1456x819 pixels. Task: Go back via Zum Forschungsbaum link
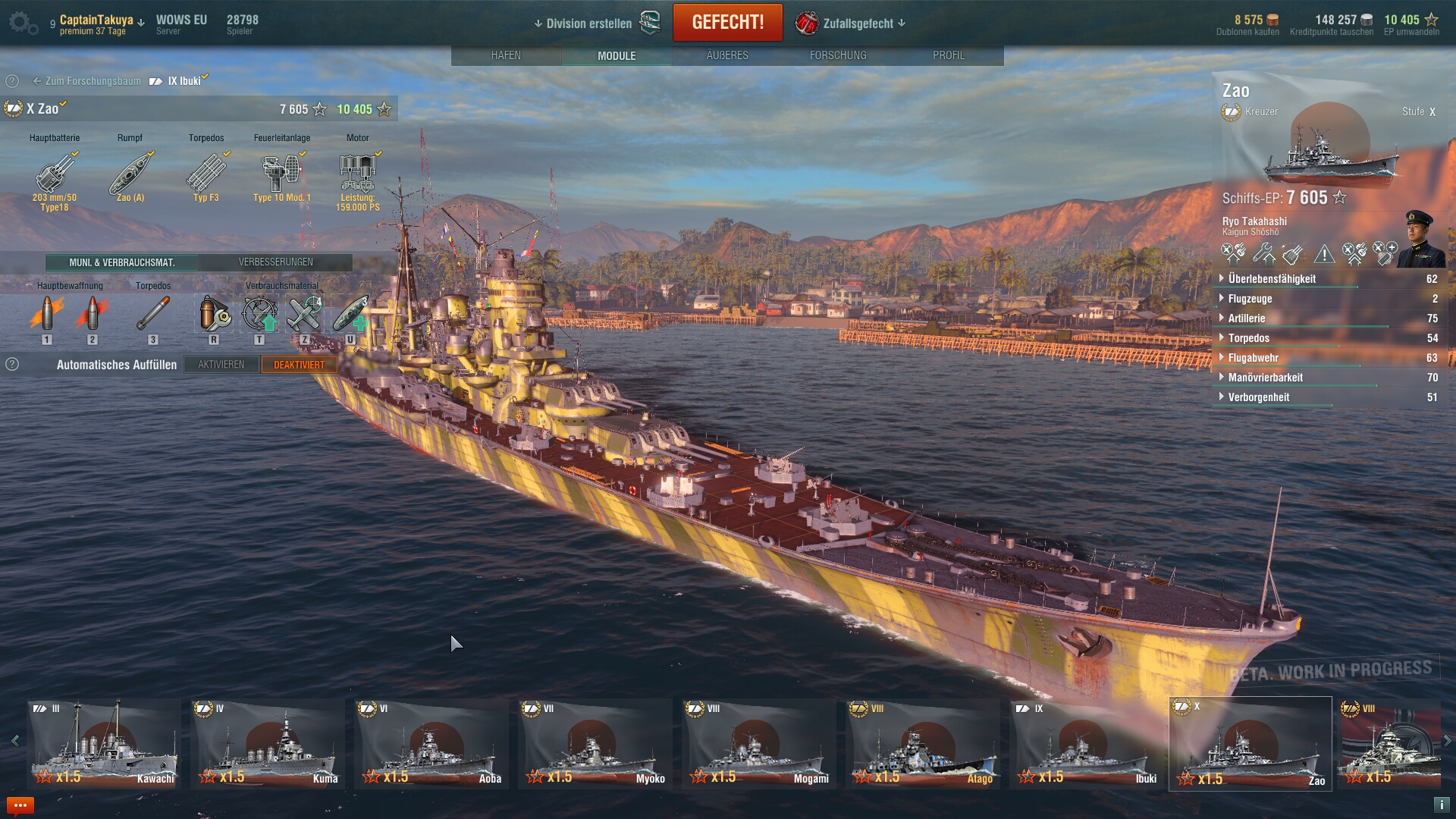tap(87, 81)
